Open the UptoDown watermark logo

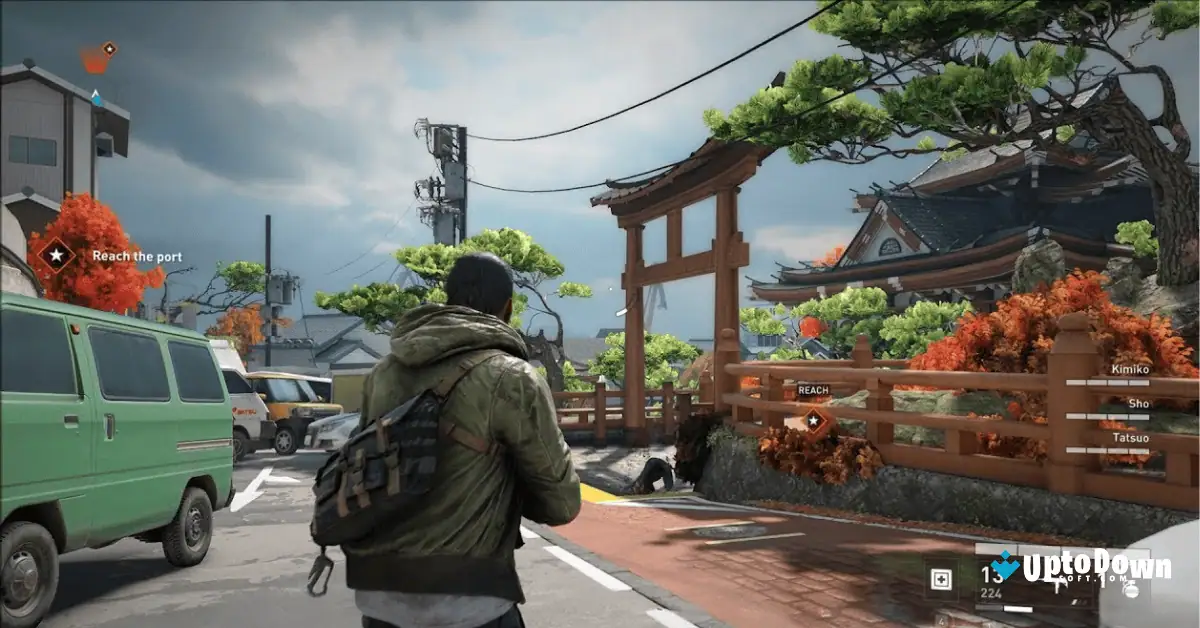pos(1080,569)
